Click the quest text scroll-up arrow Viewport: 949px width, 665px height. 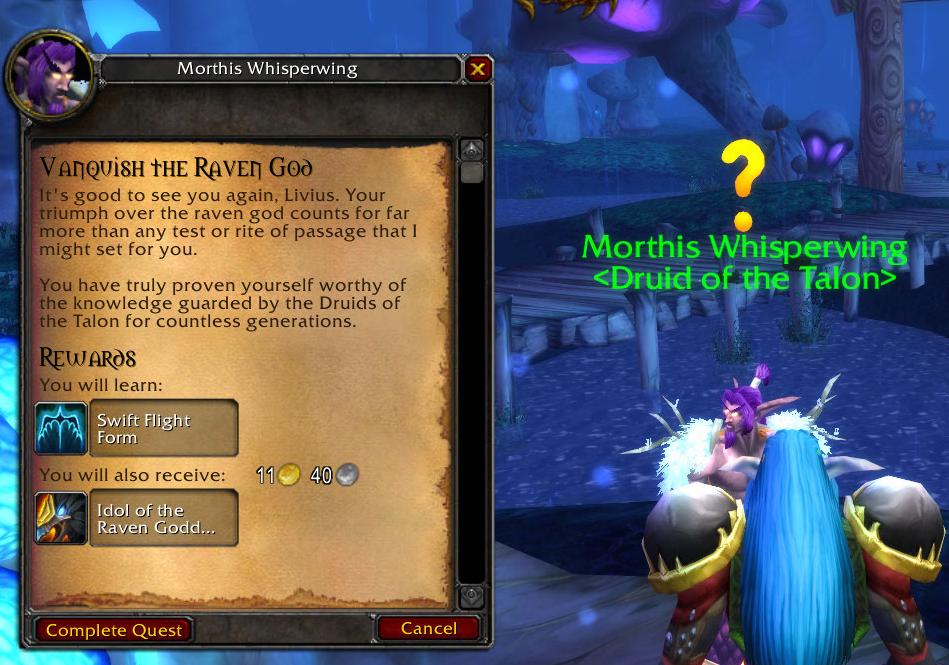(472, 150)
